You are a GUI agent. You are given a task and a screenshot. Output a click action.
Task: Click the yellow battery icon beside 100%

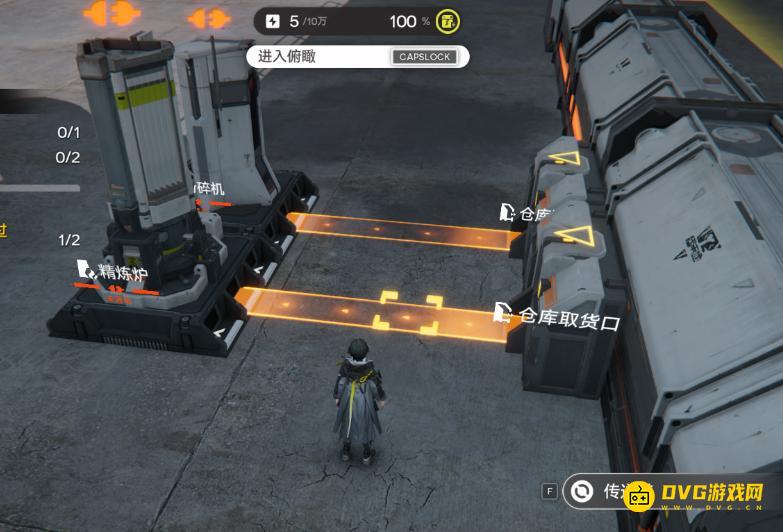click(449, 21)
